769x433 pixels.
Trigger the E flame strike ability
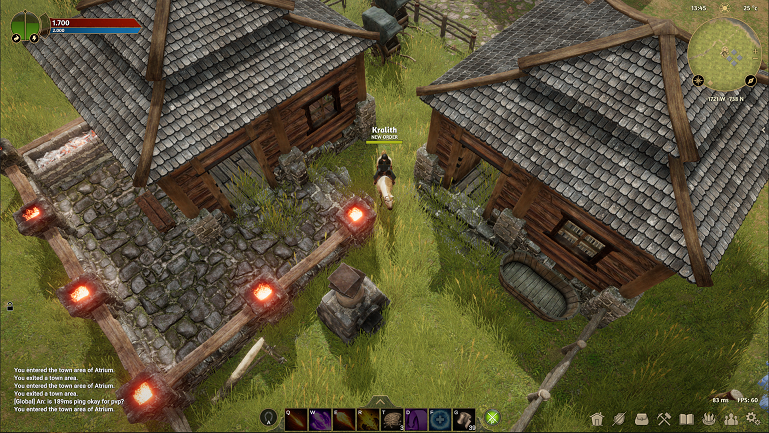click(x=345, y=420)
